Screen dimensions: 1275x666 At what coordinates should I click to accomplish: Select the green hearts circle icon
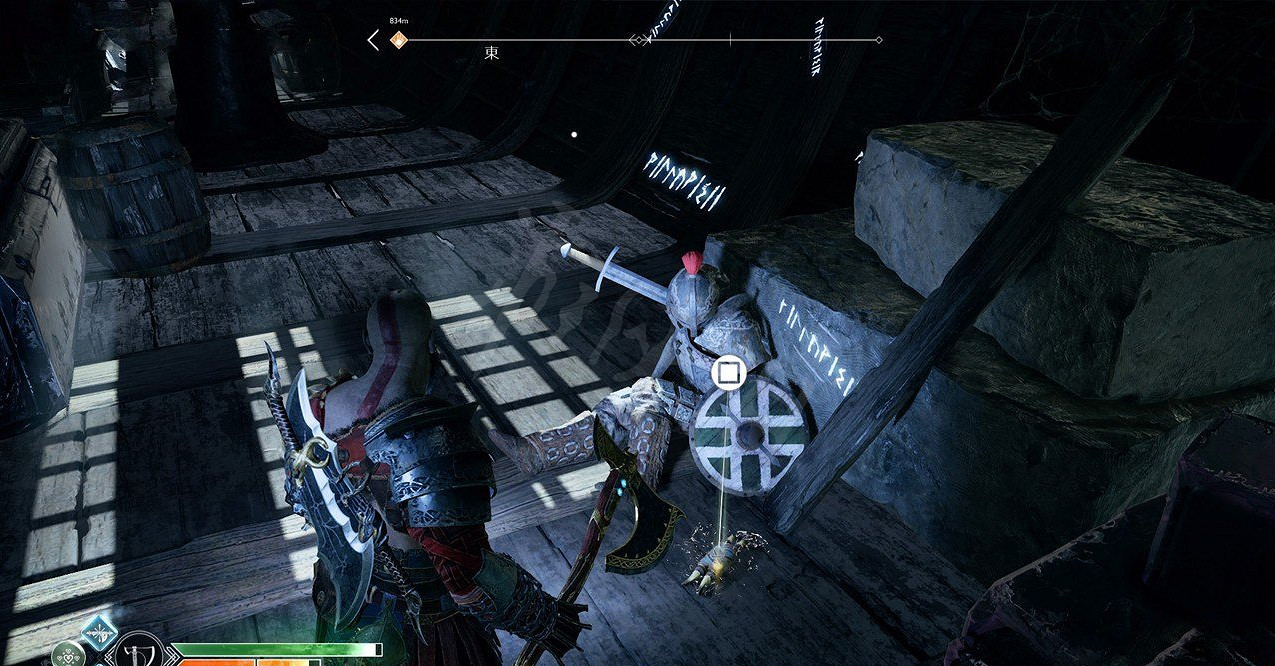[x=67, y=655]
